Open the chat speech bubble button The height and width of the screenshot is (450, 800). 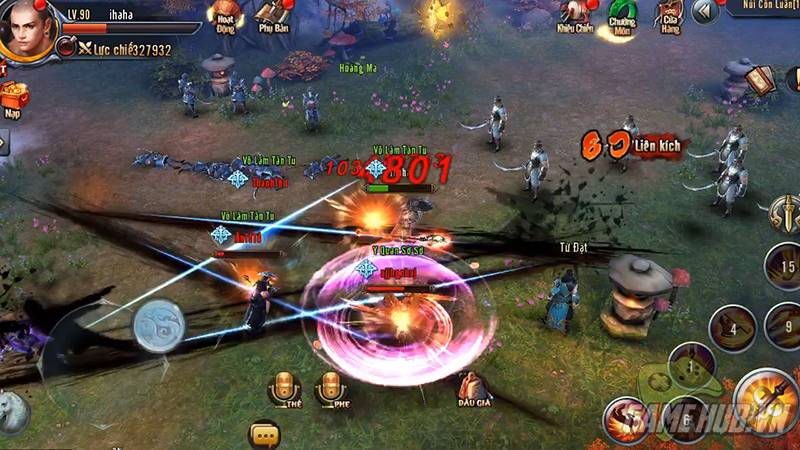pyautogui.click(x=264, y=434)
